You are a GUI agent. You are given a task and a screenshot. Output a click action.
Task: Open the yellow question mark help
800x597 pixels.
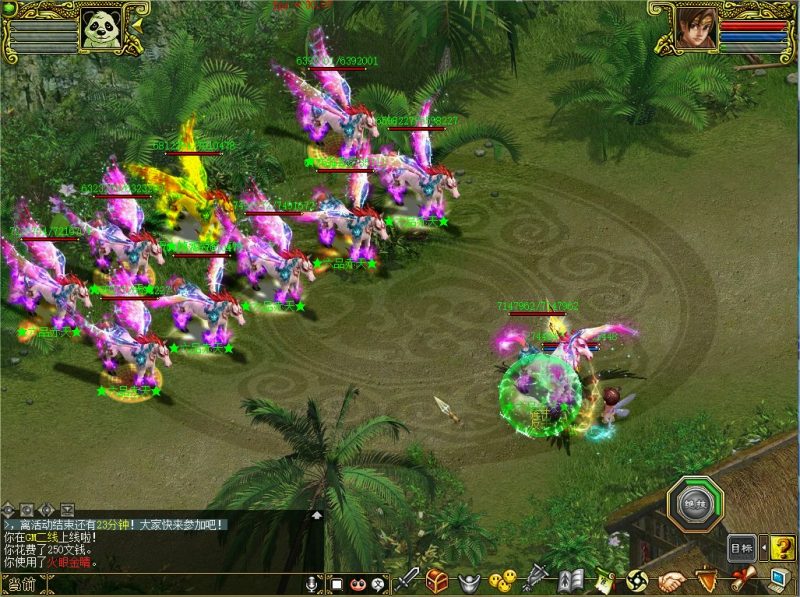pyautogui.click(x=783, y=548)
